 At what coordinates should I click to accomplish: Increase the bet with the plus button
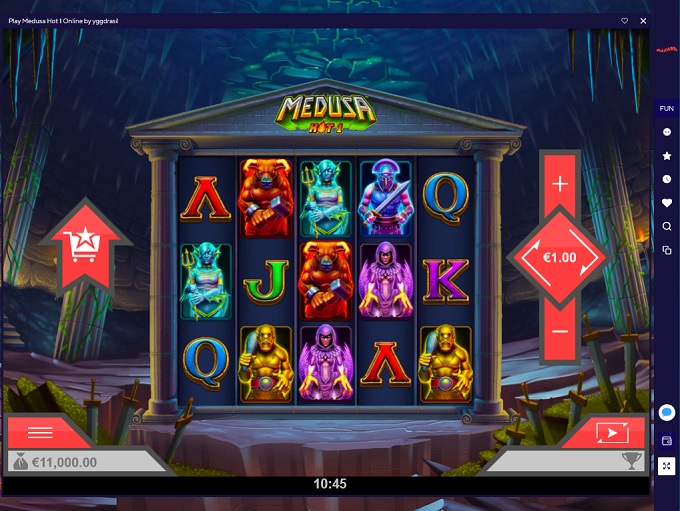tap(560, 184)
